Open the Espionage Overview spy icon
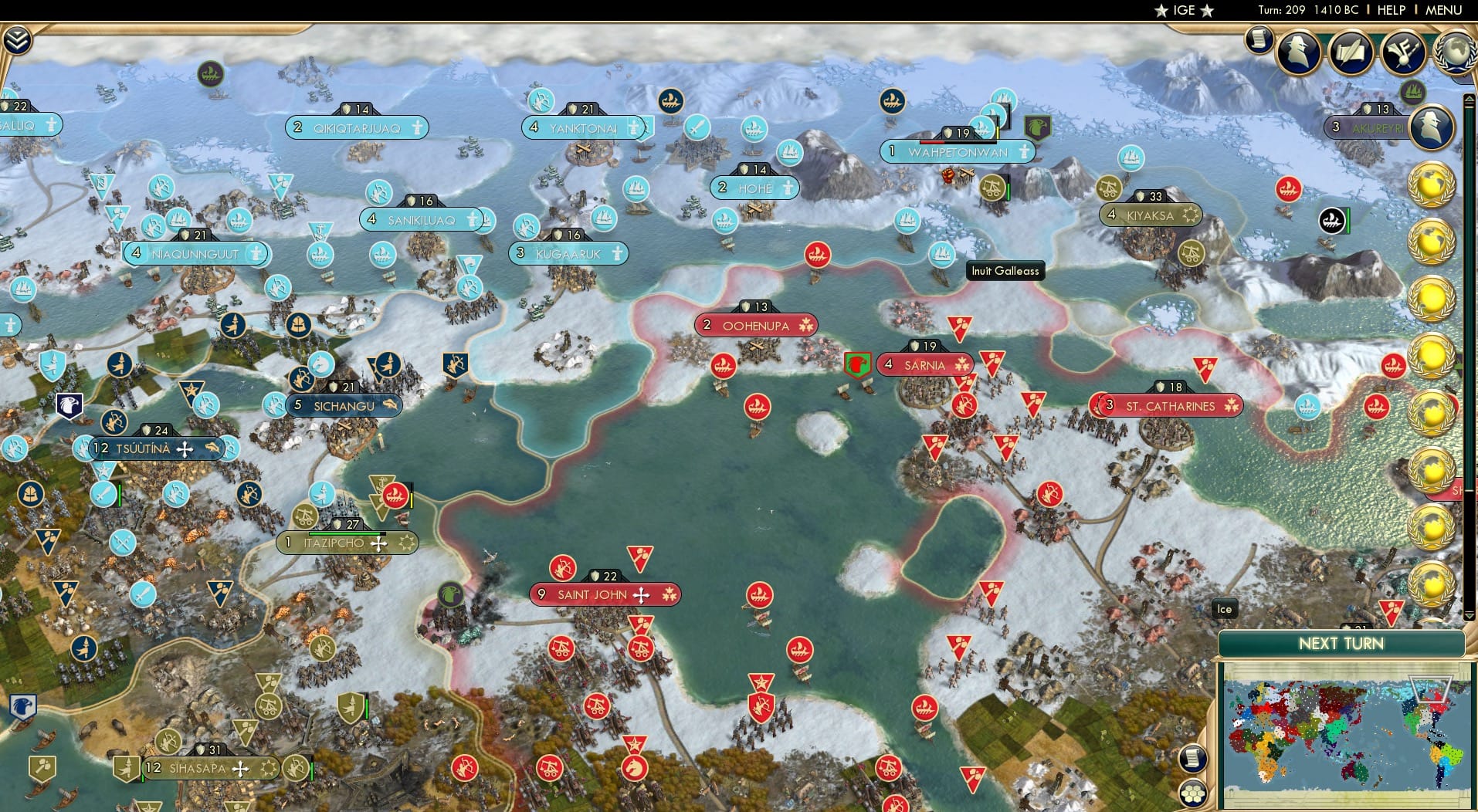Screen dimensions: 1478x812 pyautogui.click(x=1299, y=52)
